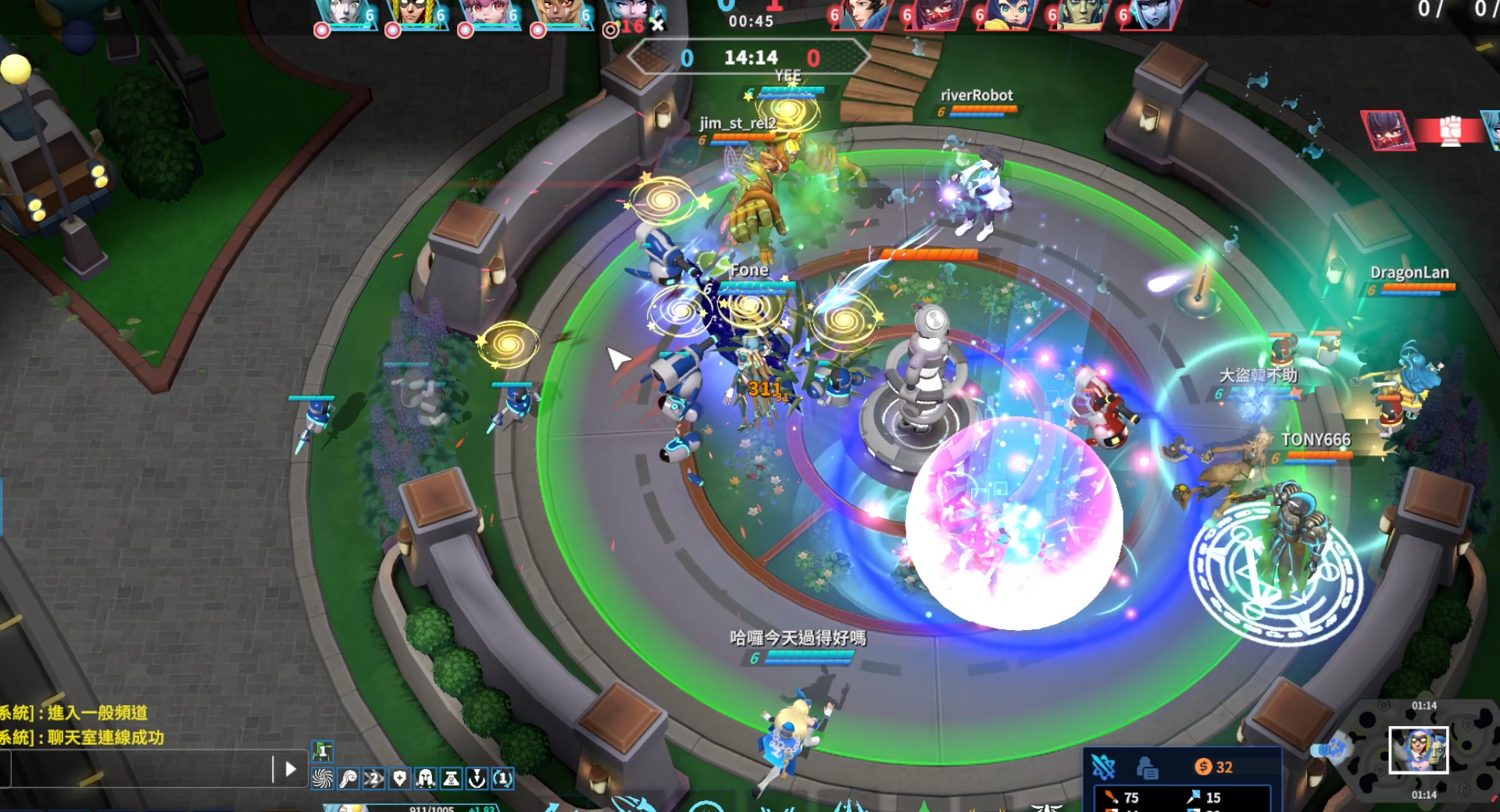Click the wind swirl status icon
1500x812 pixels.
point(348,778)
